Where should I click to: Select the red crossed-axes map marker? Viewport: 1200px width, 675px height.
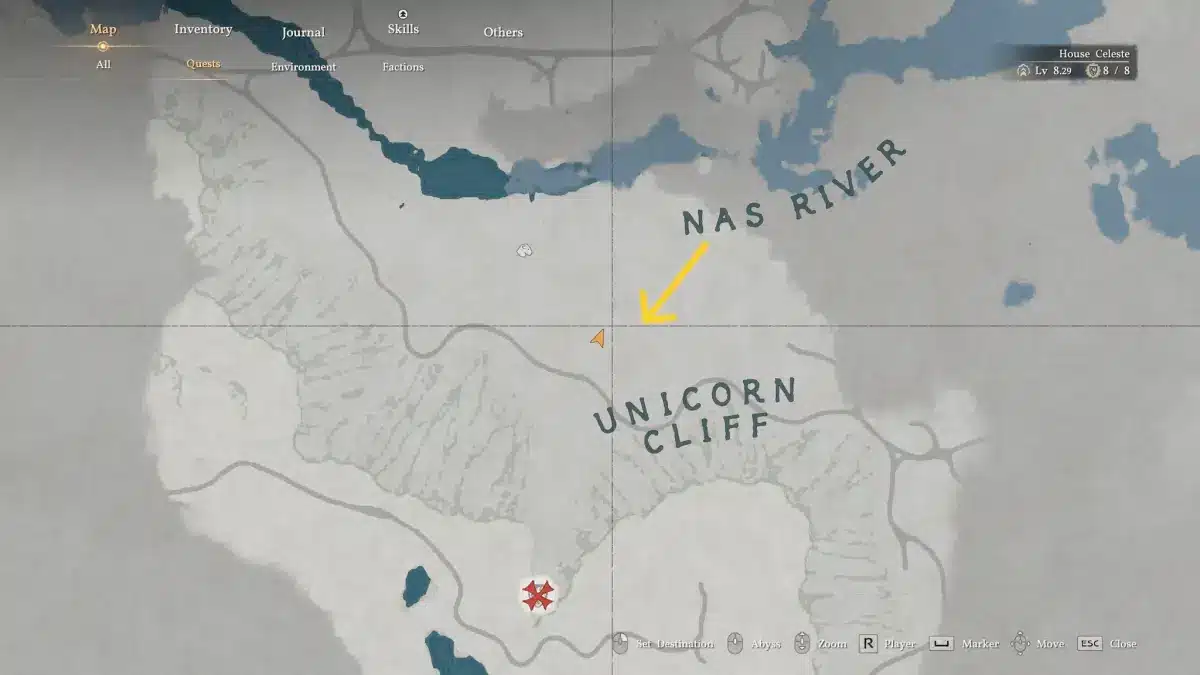point(539,596)
